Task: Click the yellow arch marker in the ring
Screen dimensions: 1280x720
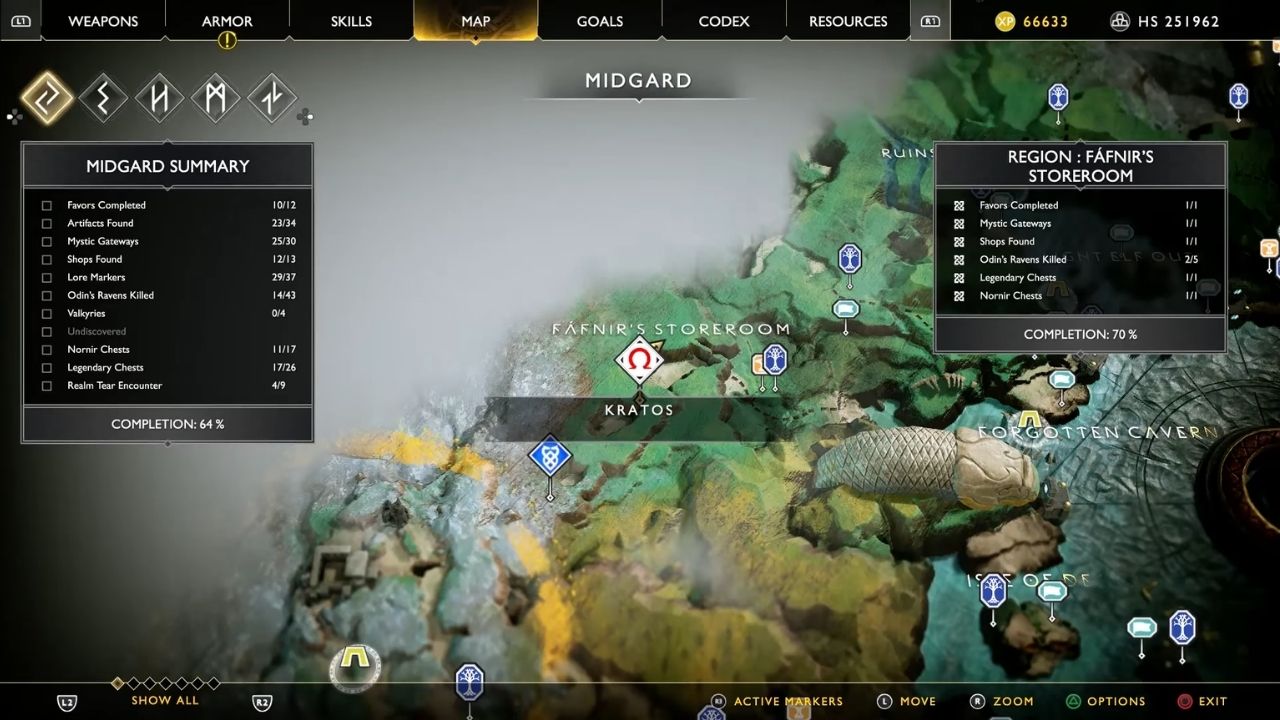Action: coord(354,659)
